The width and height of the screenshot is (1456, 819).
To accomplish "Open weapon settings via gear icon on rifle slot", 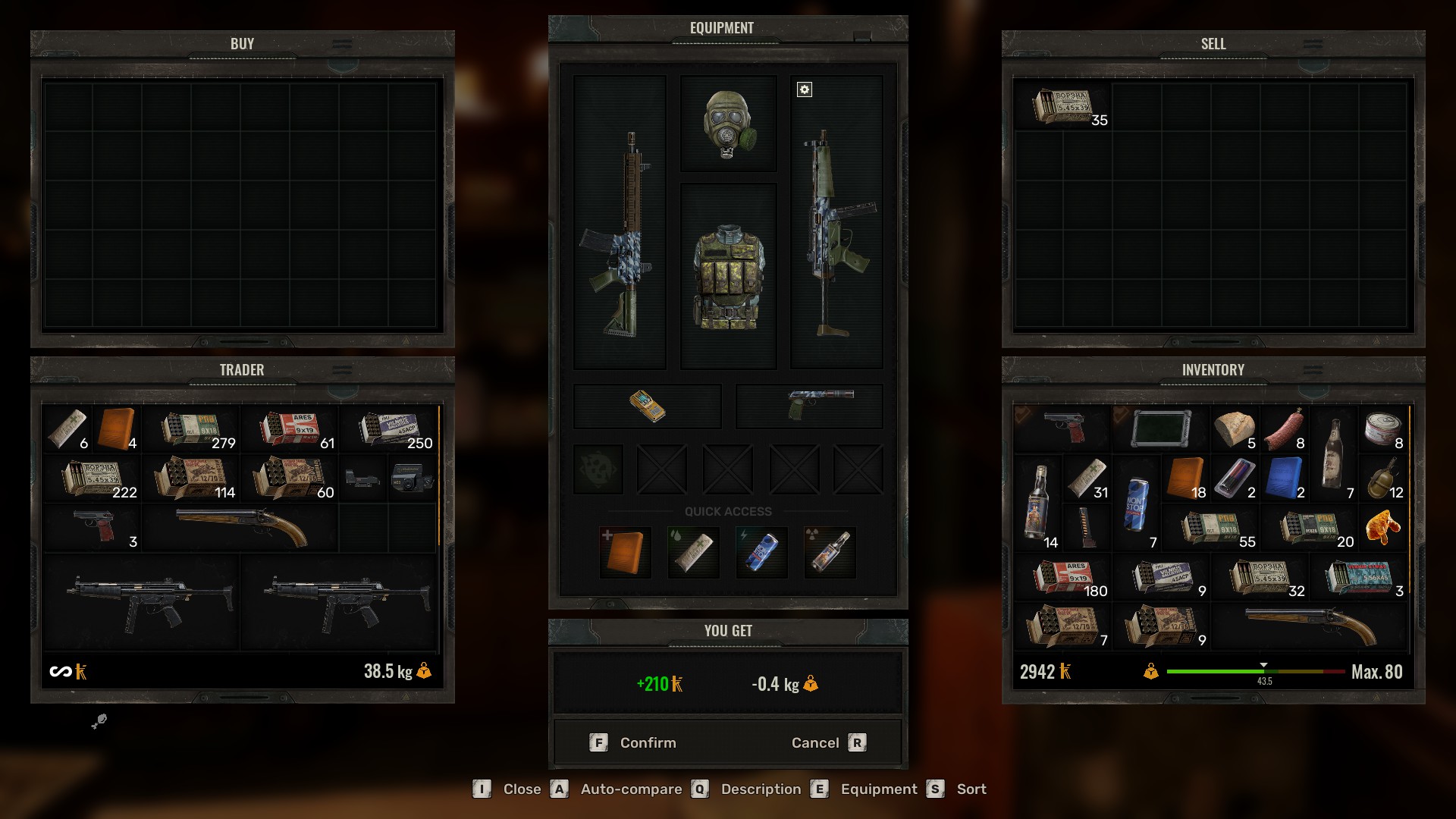I will (804, 89).
